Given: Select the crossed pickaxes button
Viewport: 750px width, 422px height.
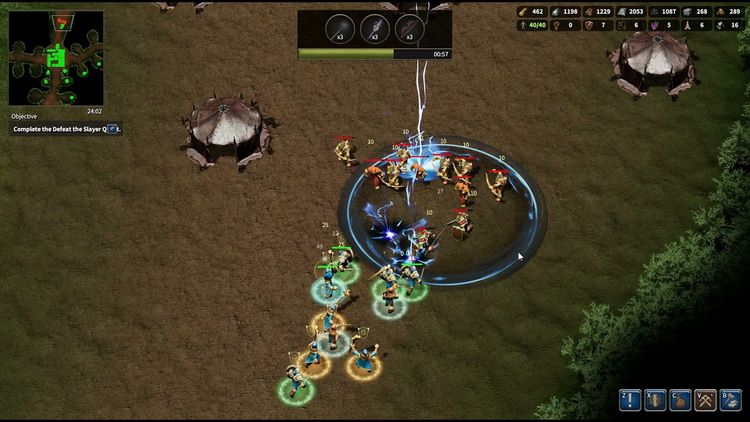Looking at the screenshot, I should [x=706, y=400].
